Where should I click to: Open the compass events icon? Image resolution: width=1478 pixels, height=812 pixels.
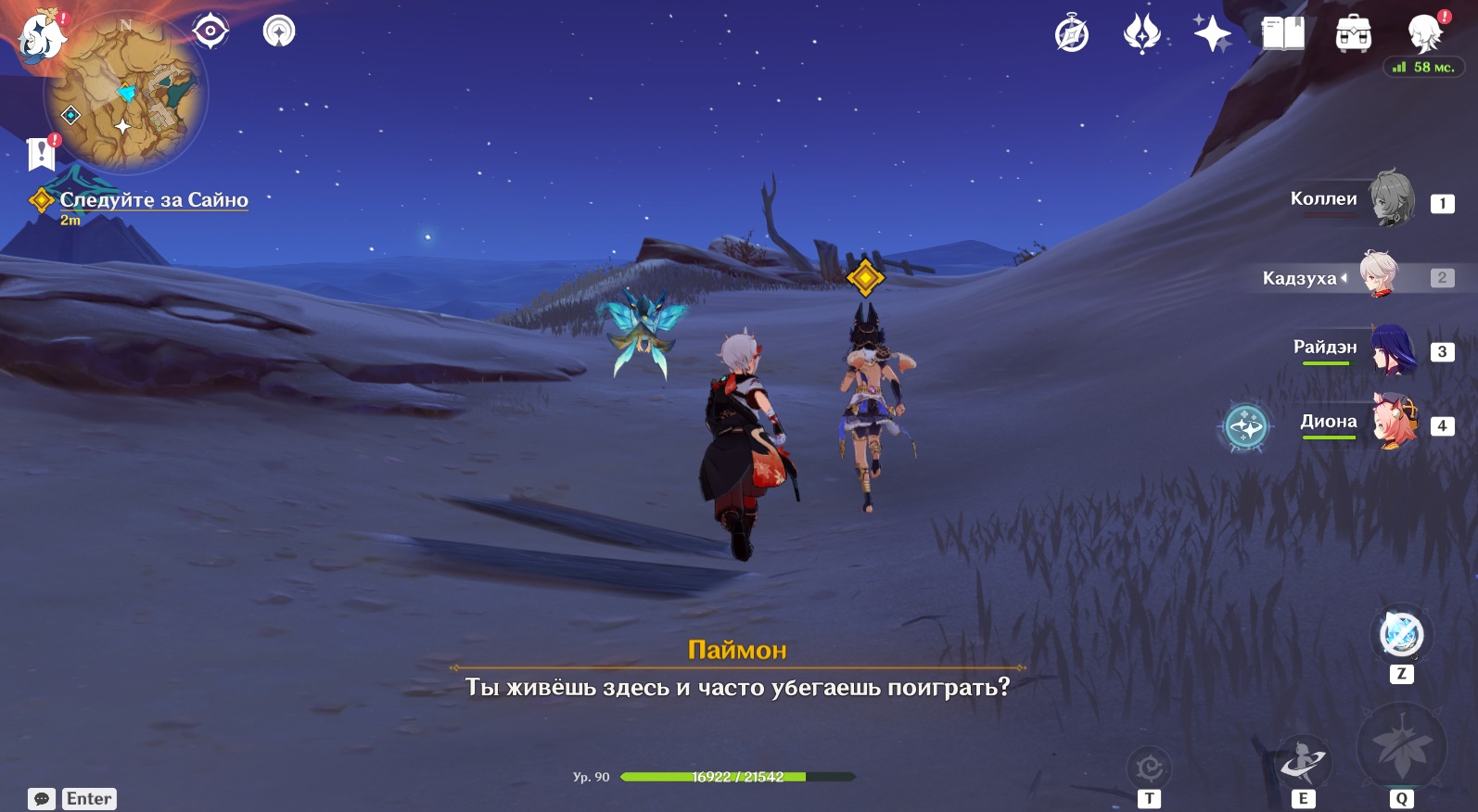click(x=1072, y=35)
